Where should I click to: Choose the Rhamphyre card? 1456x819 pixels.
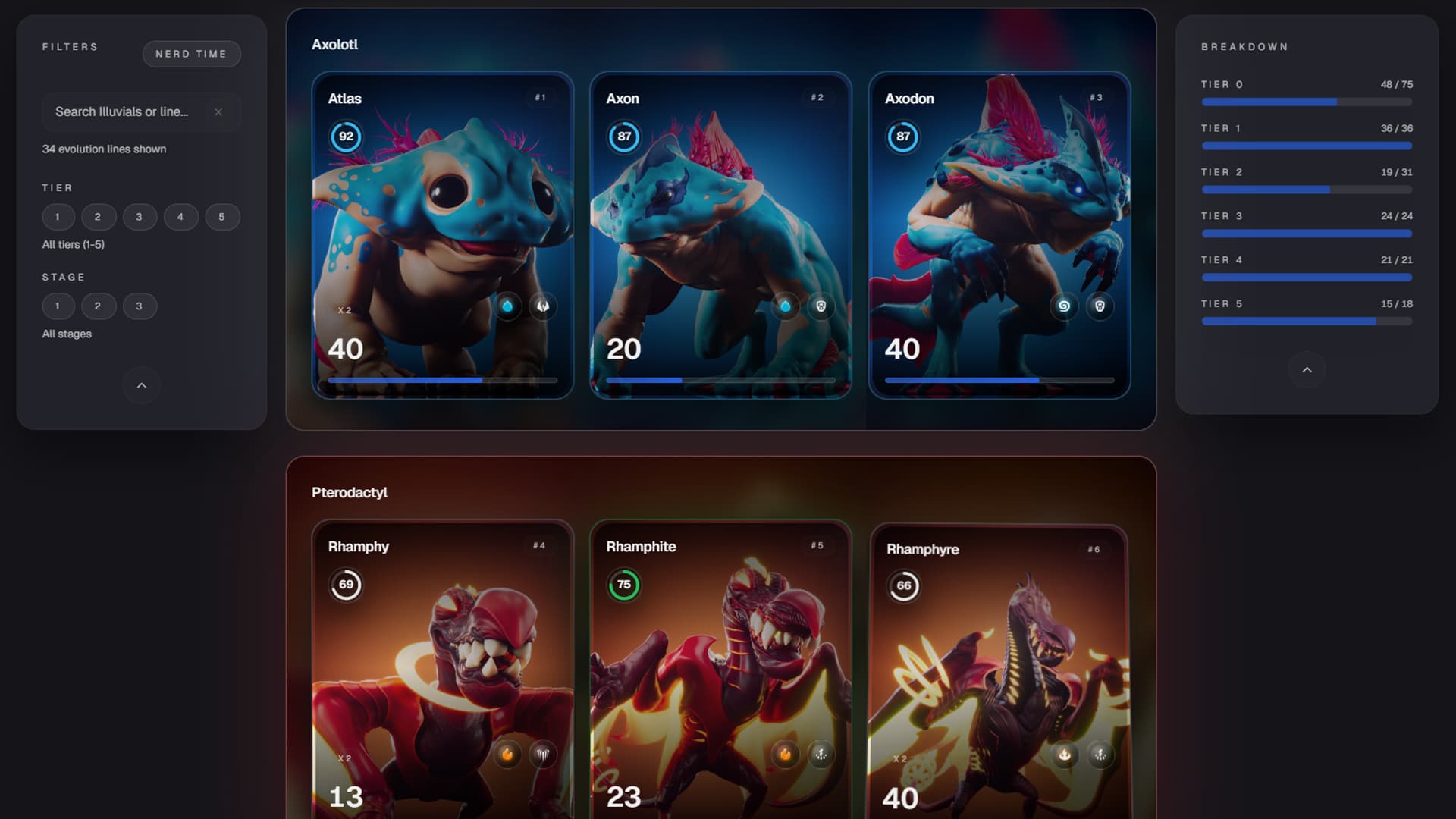pyautogui.click(x=999, y=667)
